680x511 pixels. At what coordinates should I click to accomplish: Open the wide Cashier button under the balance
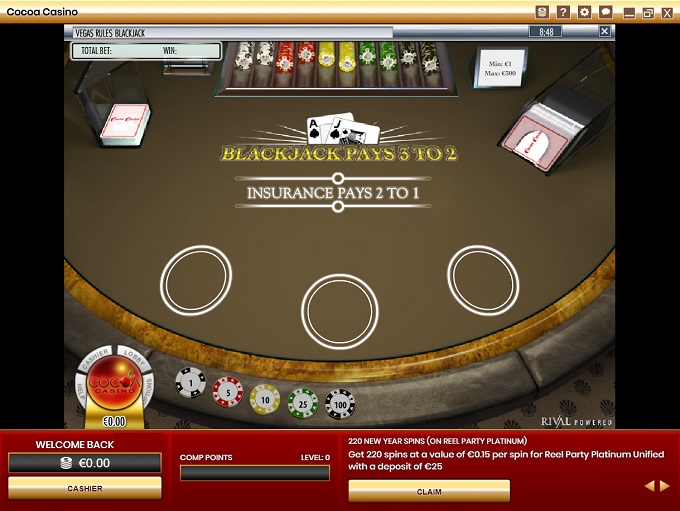pyautogui.click(x=85, y=487)
